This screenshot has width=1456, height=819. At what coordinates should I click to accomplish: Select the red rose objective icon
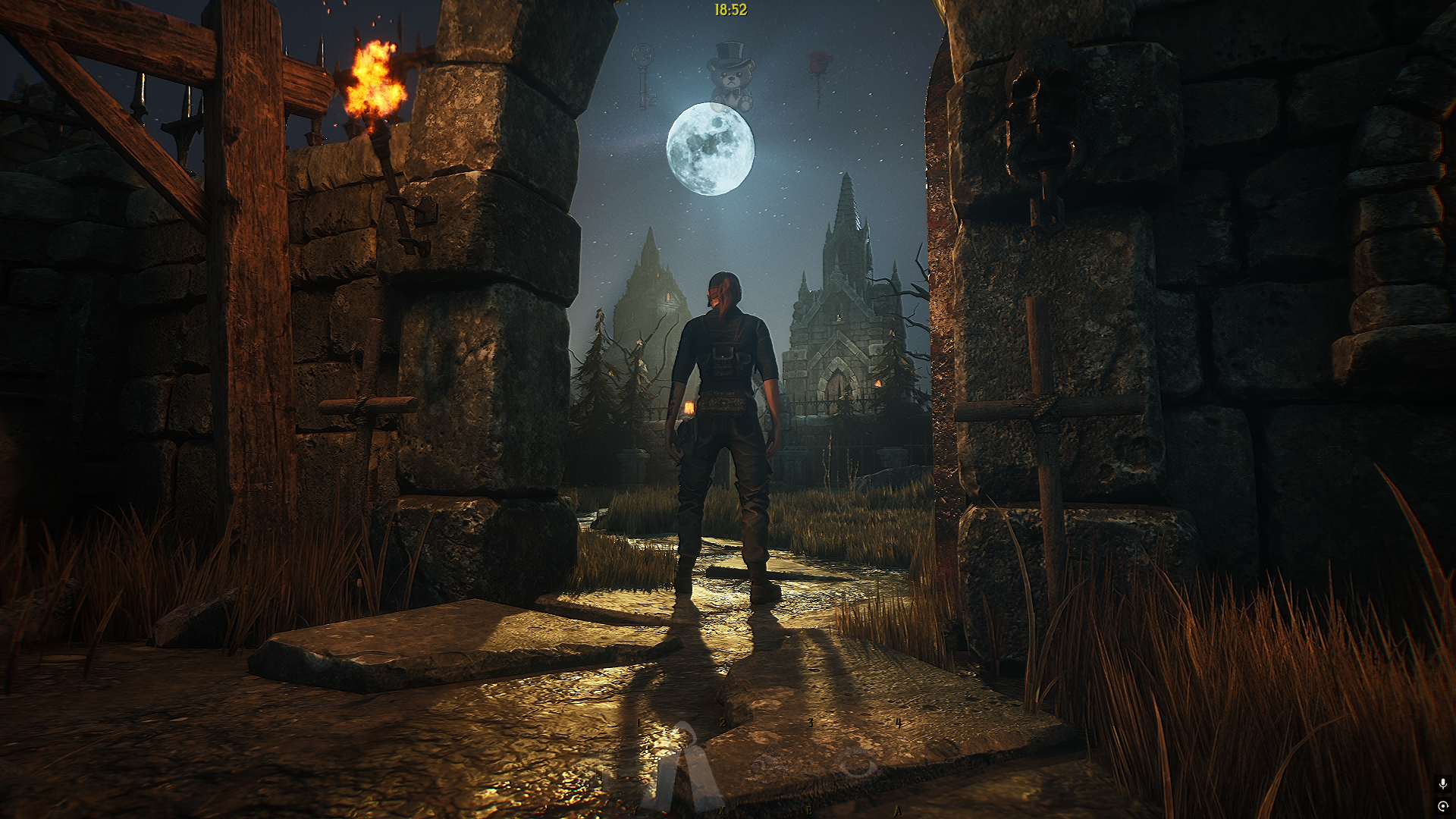click(819, 76)
